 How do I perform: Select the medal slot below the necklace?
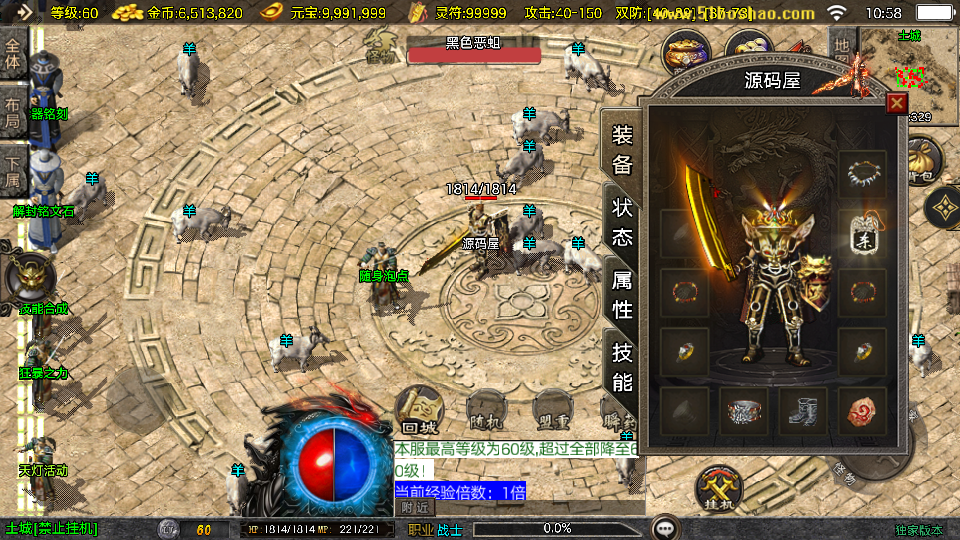point(862,234)
